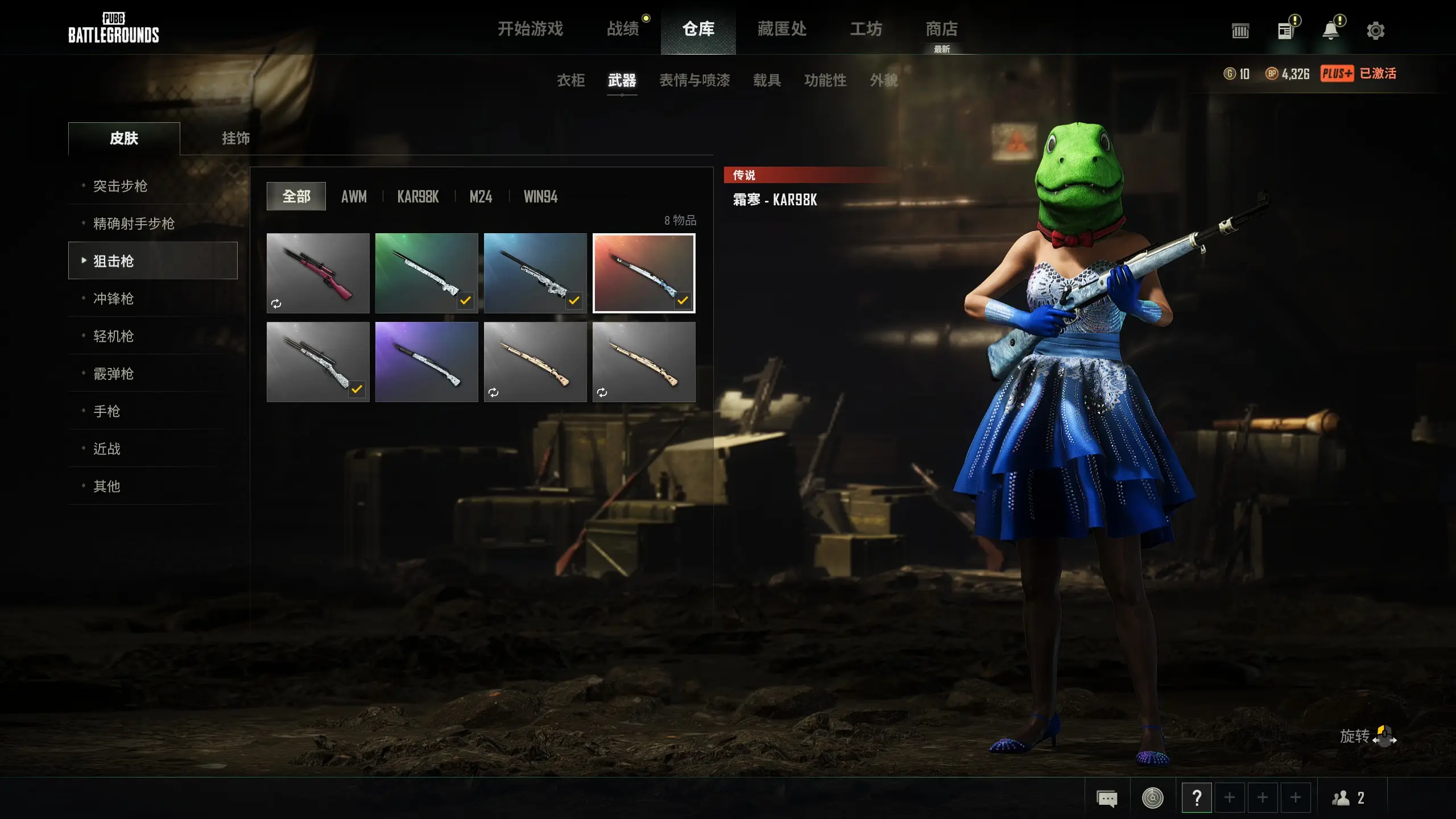Open the 藏匿处 hideout tab

pos(782,28)
